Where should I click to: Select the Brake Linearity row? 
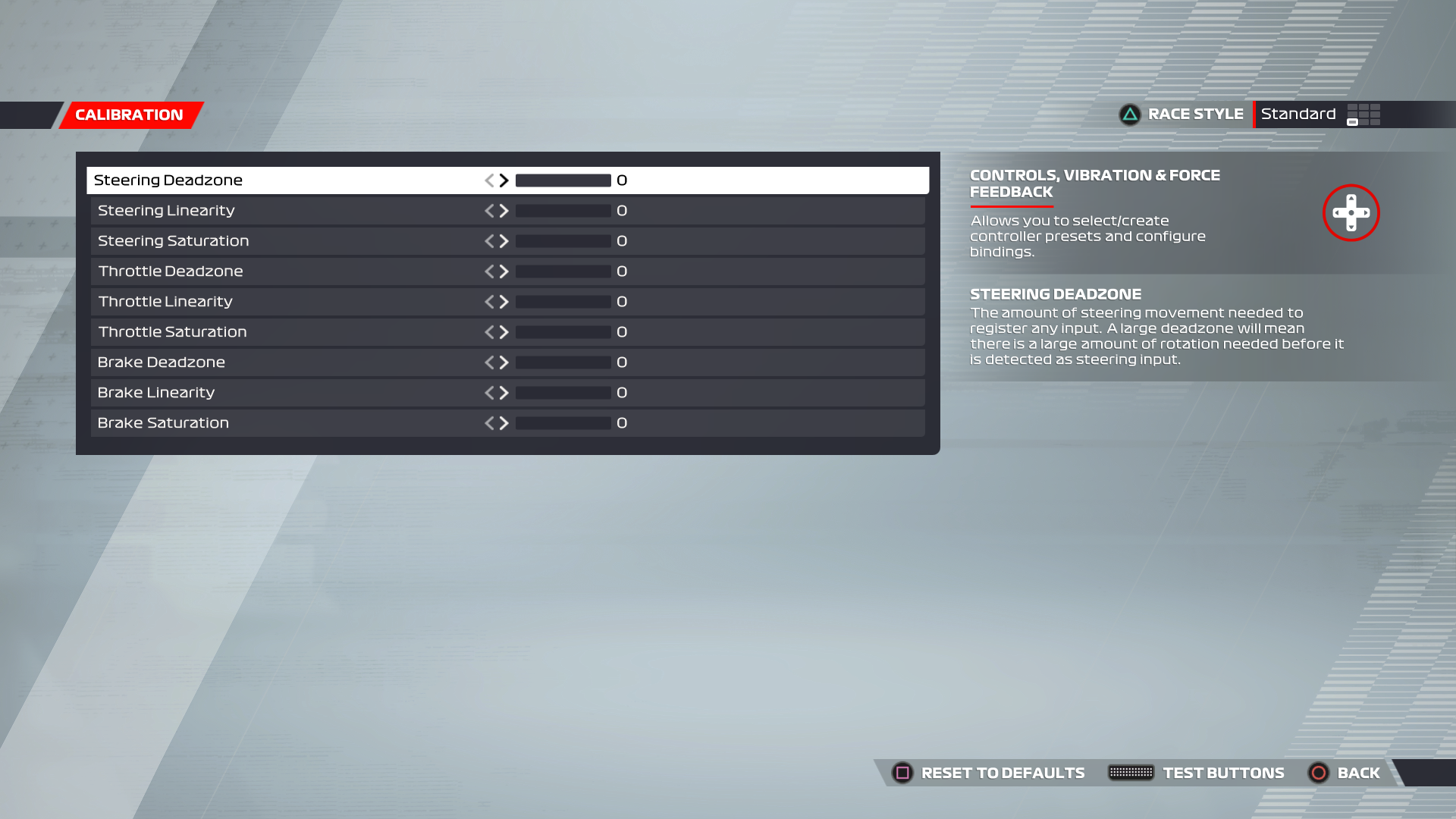[303, 392]
